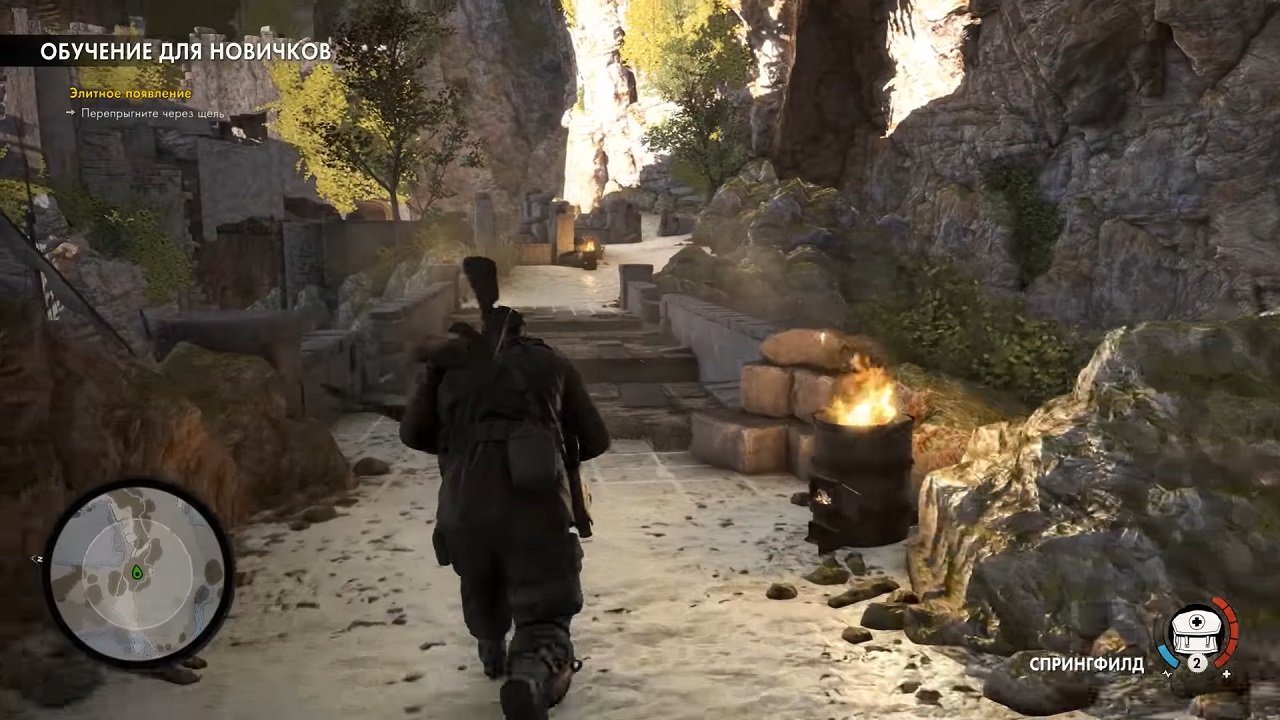
Task: Click the plus icon below the red health arc
Action: pos(1226,673)
